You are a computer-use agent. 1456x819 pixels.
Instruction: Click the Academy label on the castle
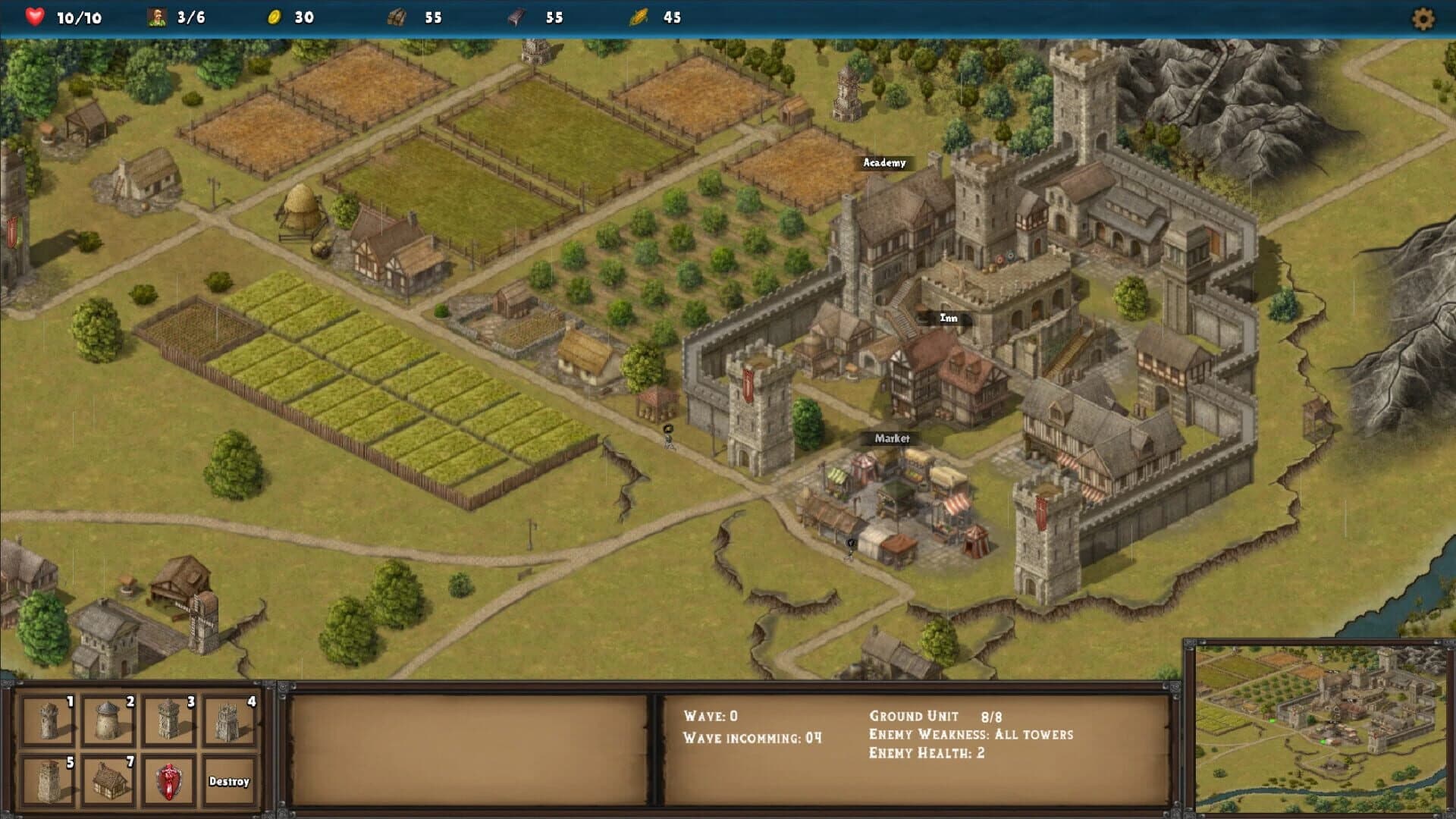point(883,162)
